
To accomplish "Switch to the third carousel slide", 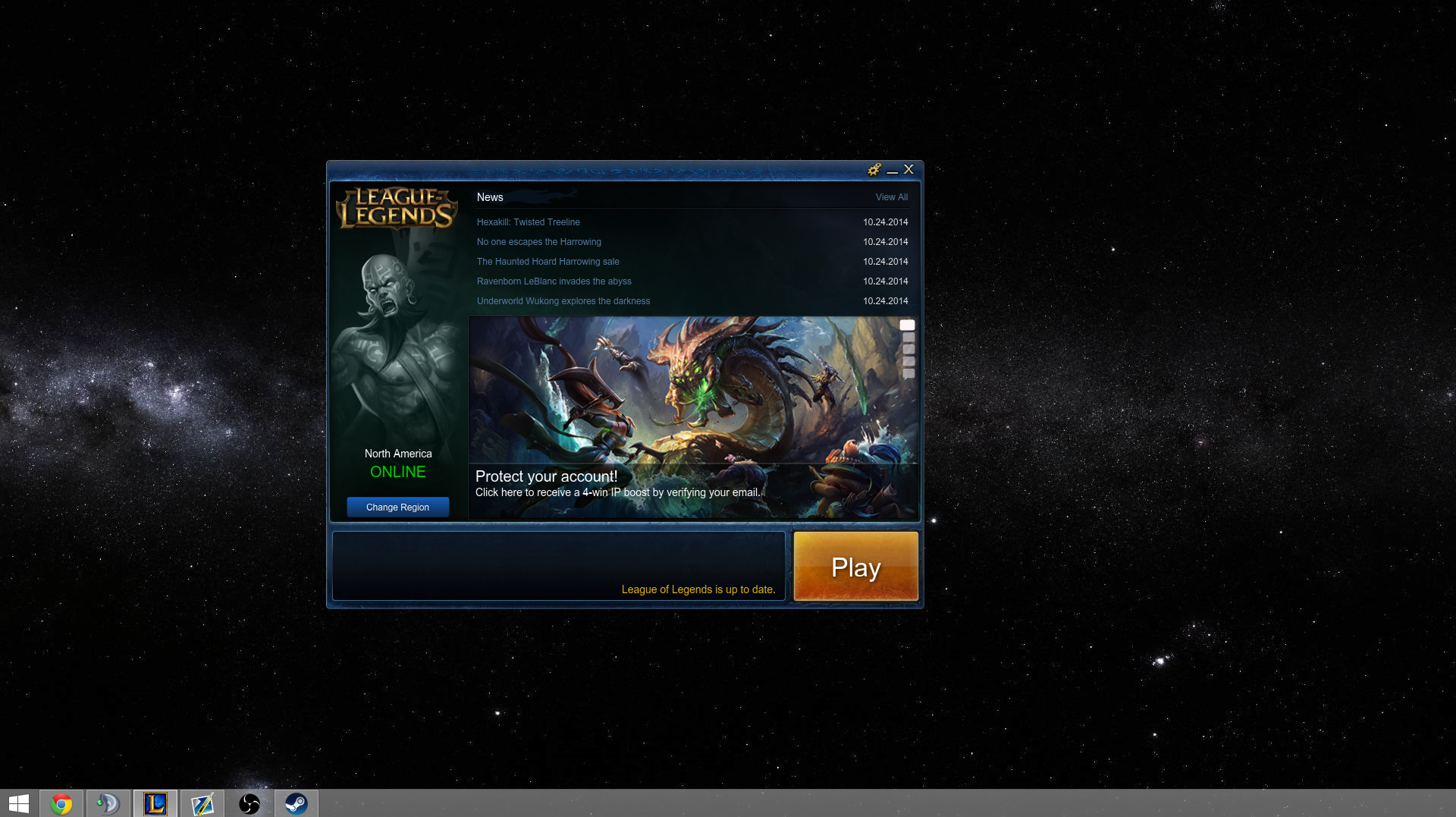I will pos(908,349).
